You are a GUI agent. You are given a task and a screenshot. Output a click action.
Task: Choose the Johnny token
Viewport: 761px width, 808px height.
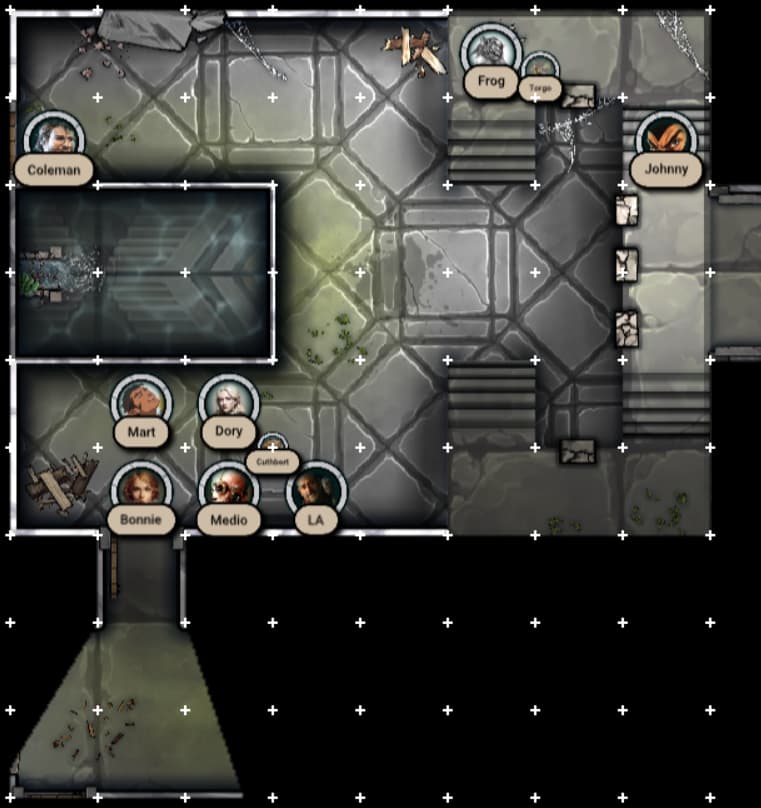tap(666, 140)
